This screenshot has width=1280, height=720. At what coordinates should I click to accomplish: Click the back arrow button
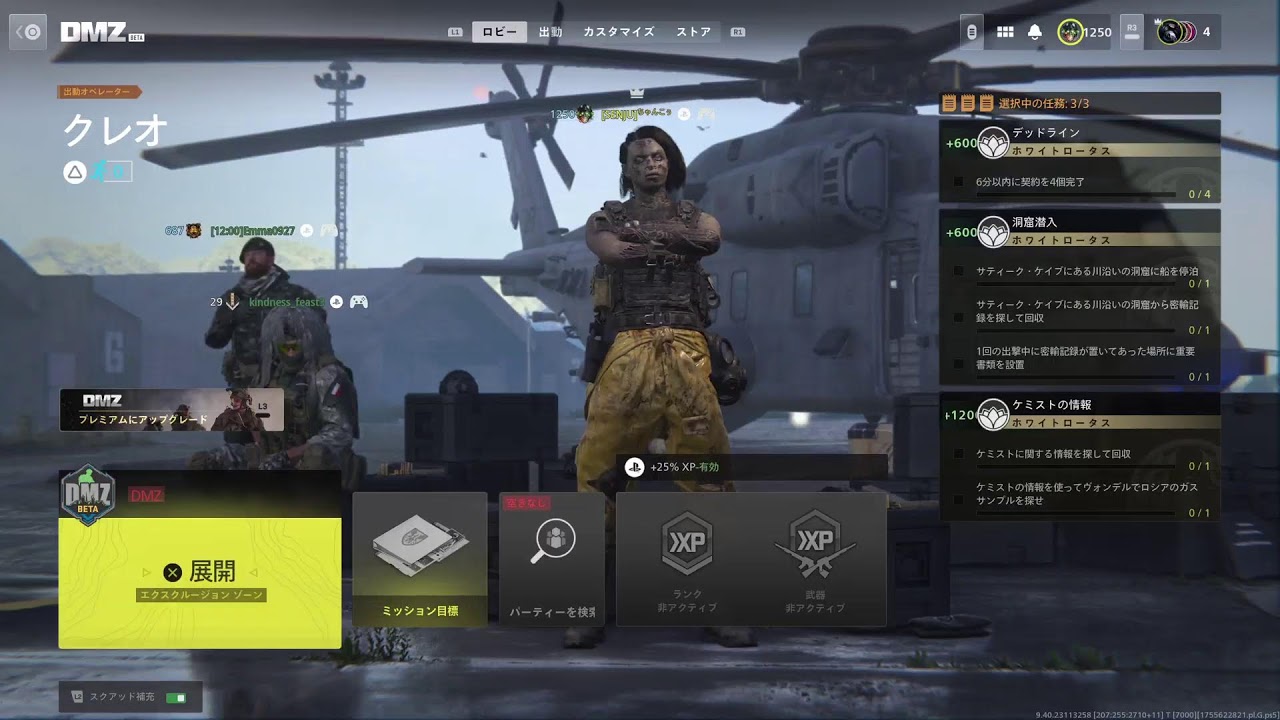[29, 32]
